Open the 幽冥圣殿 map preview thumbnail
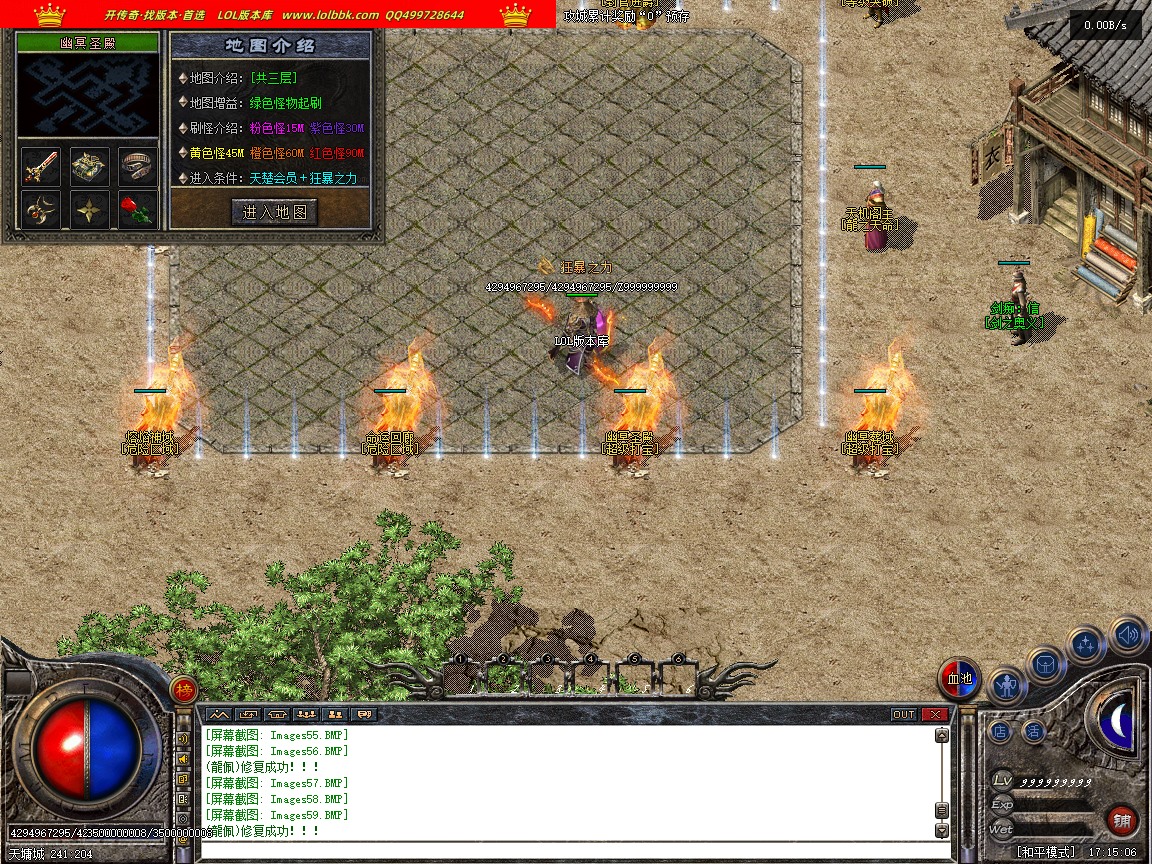This screenshot has height=864, width=1152. click(88, 95)
